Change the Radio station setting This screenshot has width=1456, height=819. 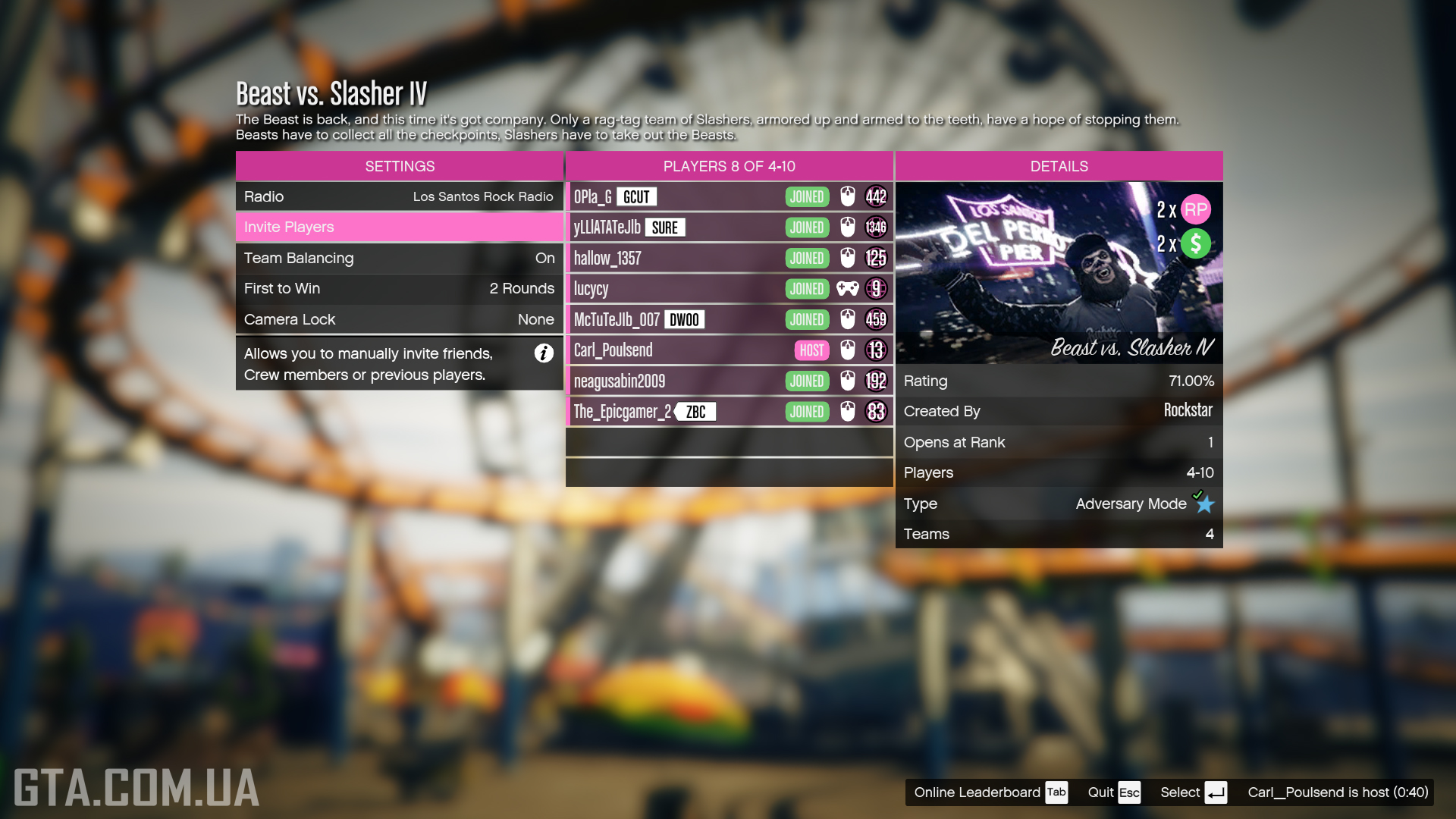click(x=399, y=196)
